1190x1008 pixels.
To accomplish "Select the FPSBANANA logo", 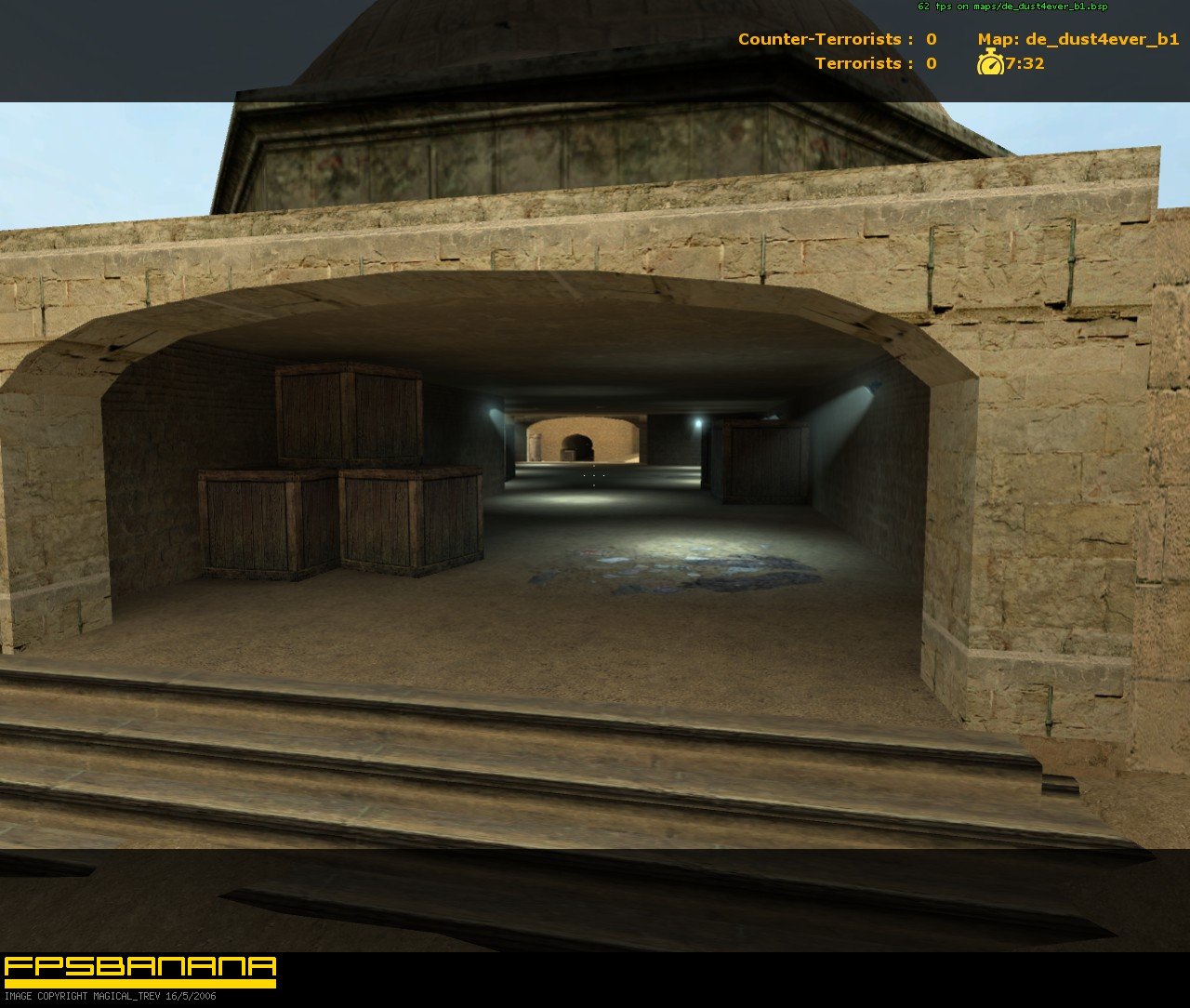I will click(x=139, y=967).
